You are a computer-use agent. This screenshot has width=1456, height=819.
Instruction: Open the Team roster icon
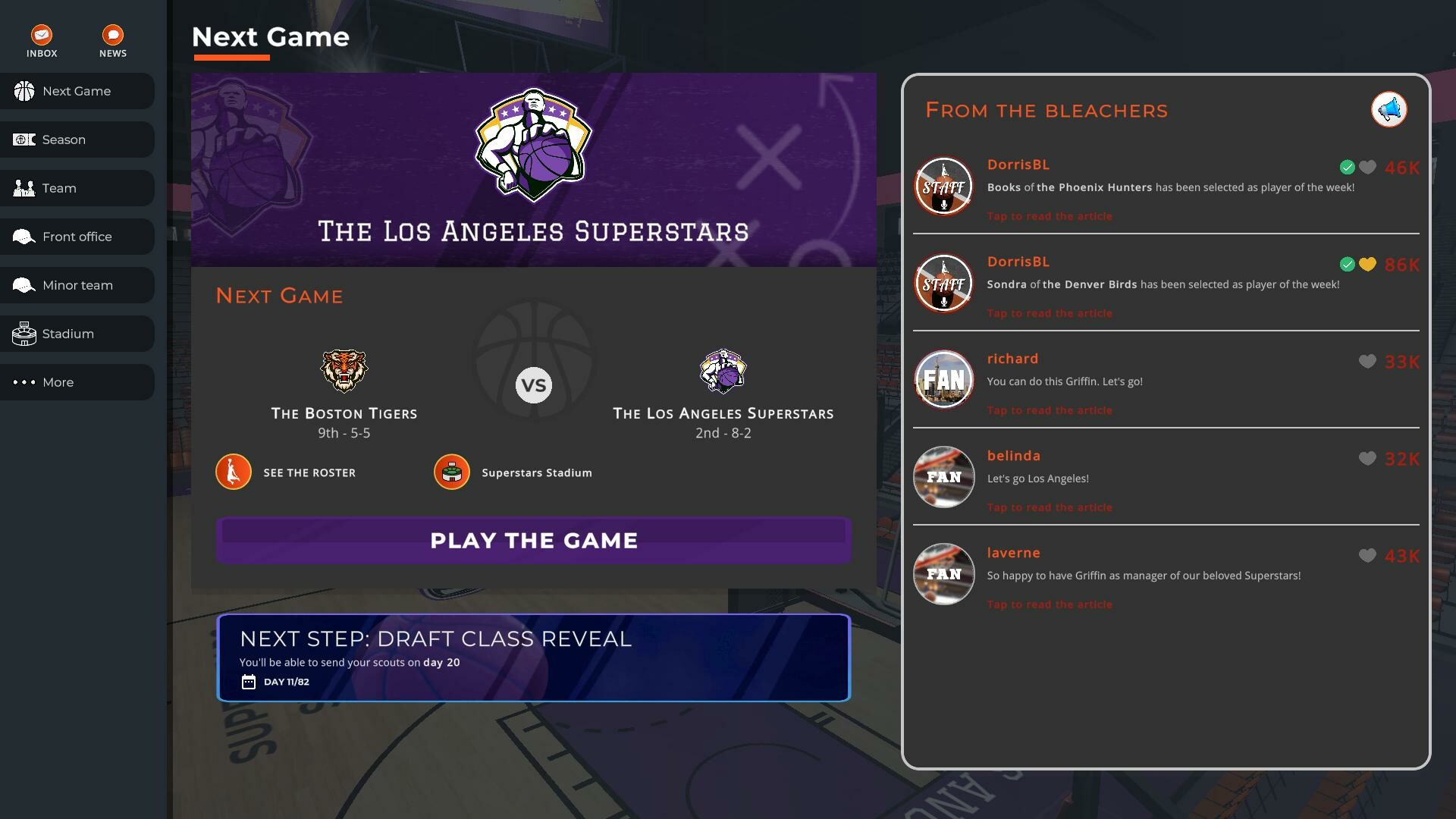click(x=24, y=187)
